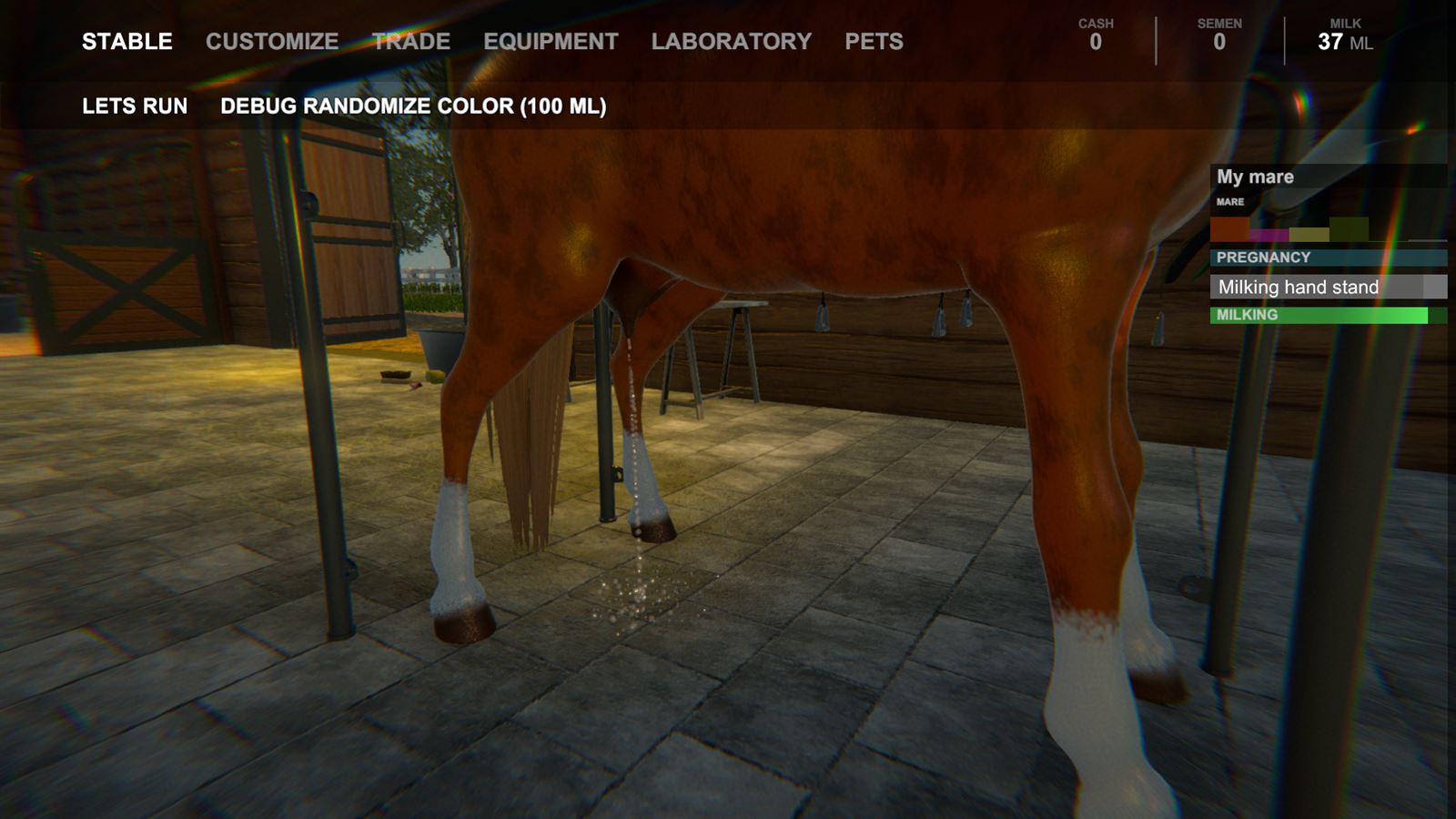Open the LABORATORY menu

[x=732, y=41]
